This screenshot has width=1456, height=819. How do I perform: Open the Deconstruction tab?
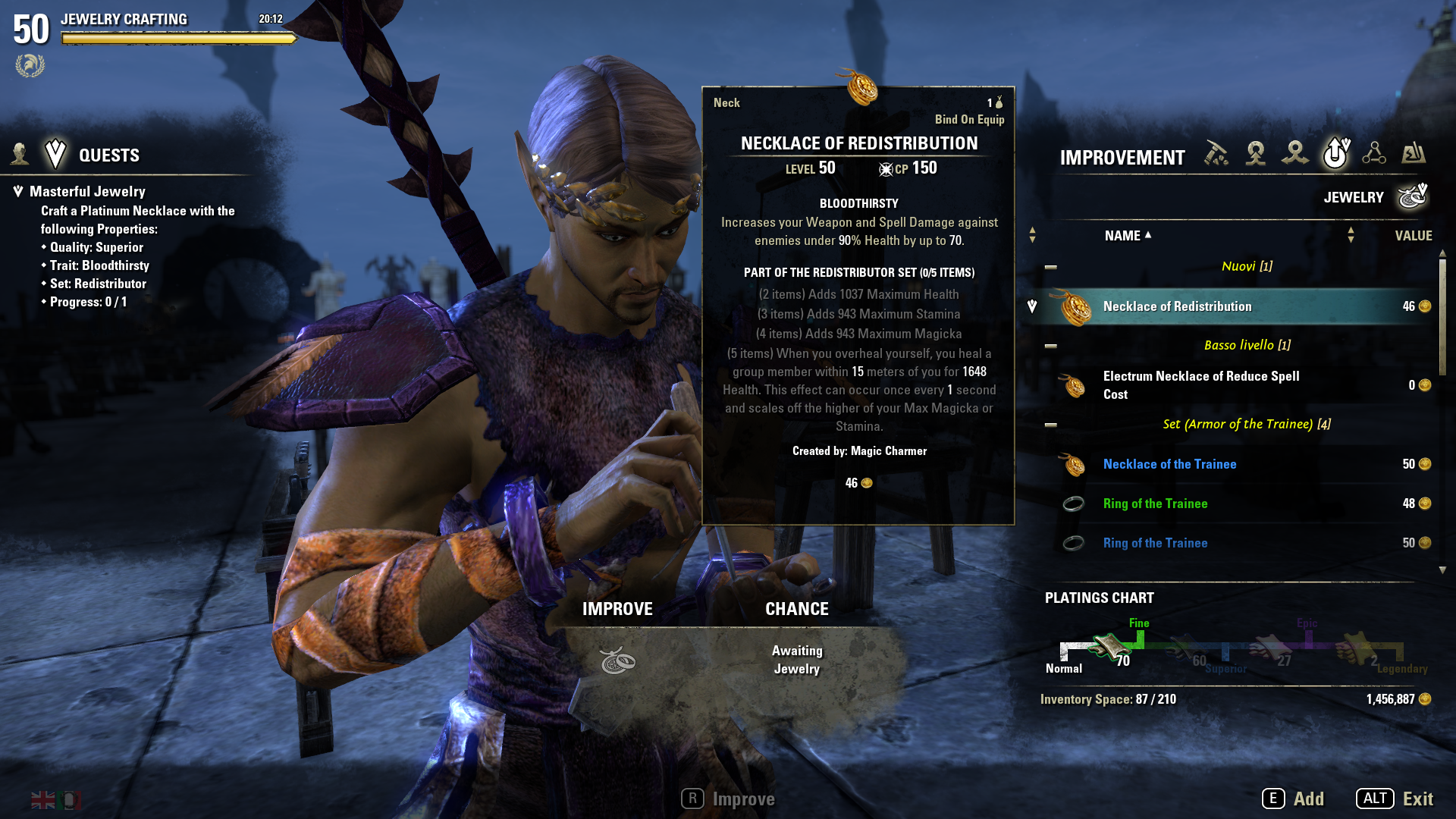click(x=1295, y=153)
